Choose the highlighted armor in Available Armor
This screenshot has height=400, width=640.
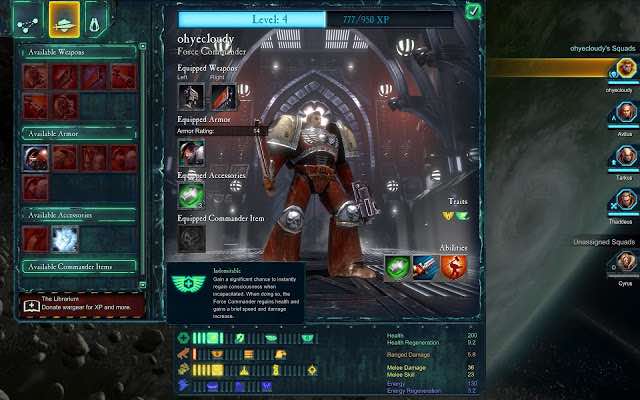point(37,158)
